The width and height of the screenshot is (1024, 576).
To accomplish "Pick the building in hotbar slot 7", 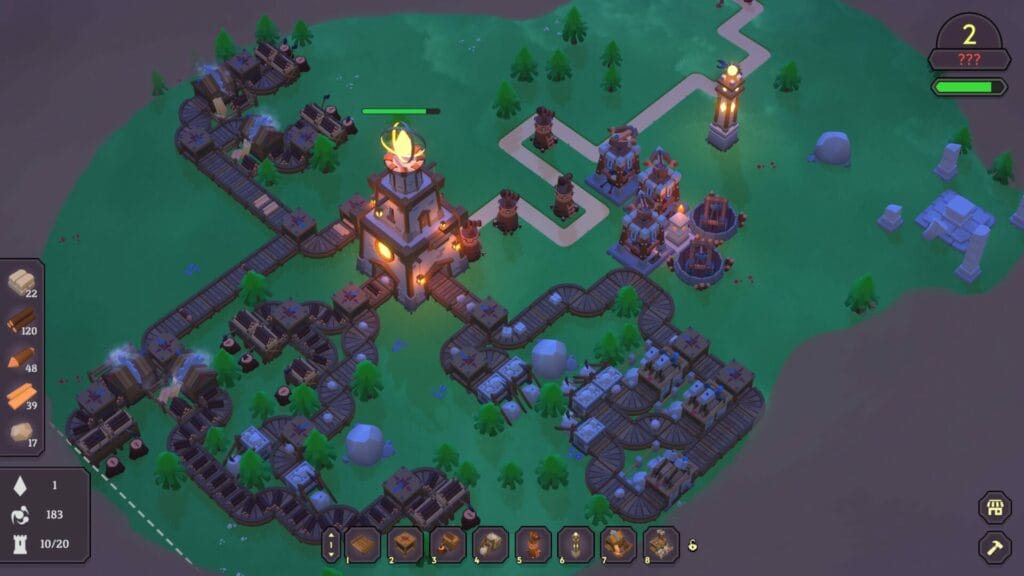I will click(x=619, y=545).
